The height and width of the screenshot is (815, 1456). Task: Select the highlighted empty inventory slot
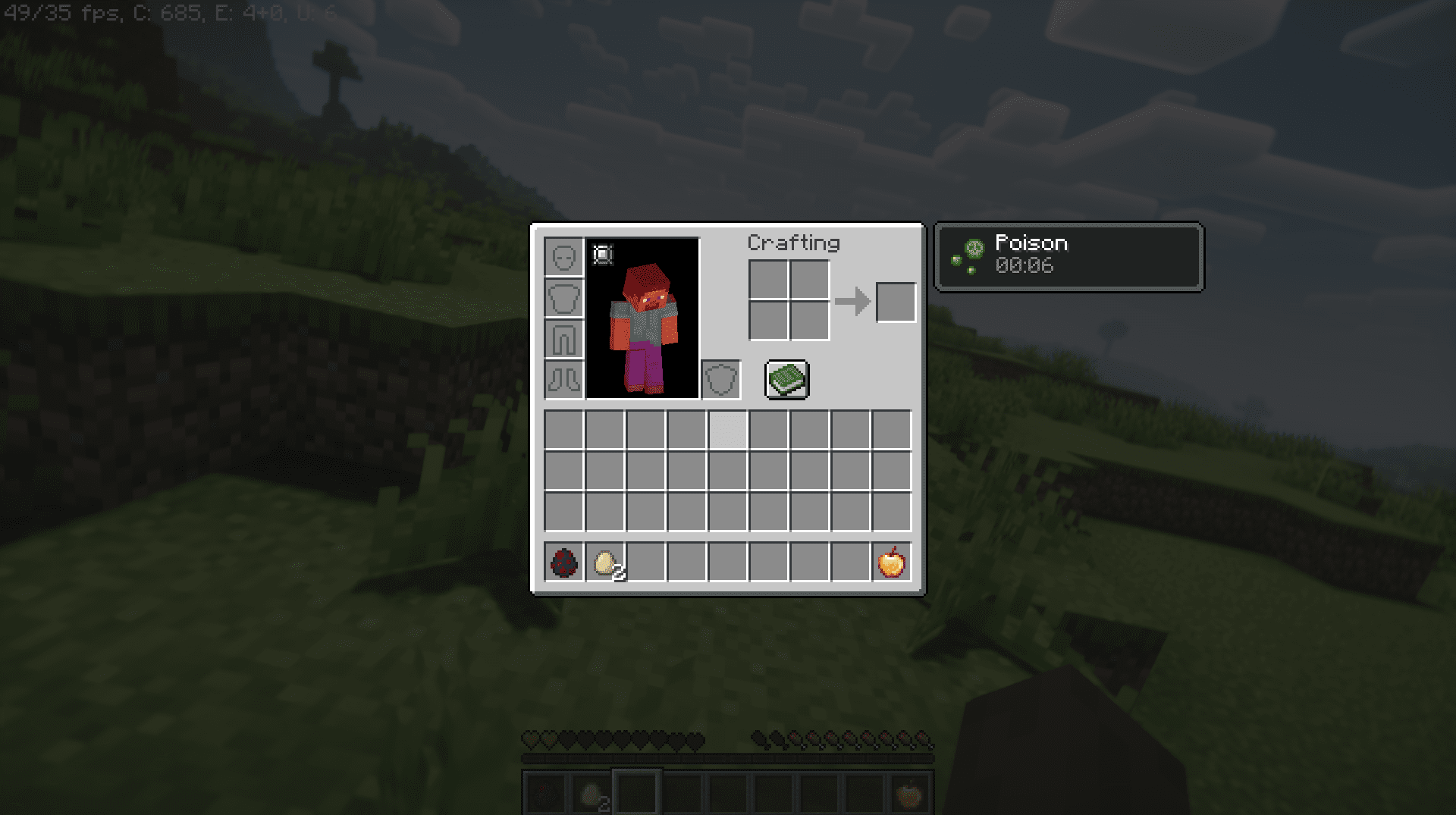[728, 428]
